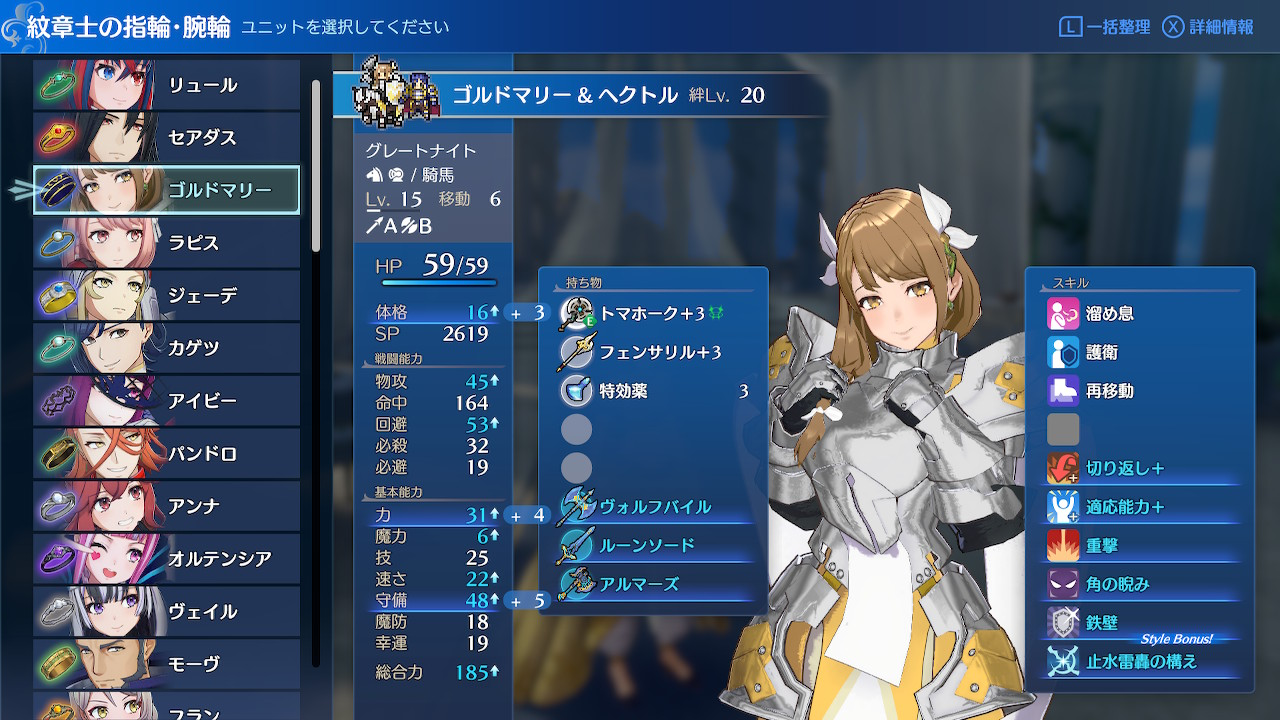The image size is (1280, 720).
Task: Select アイビー from the roster
Action: tap(167, 401)
